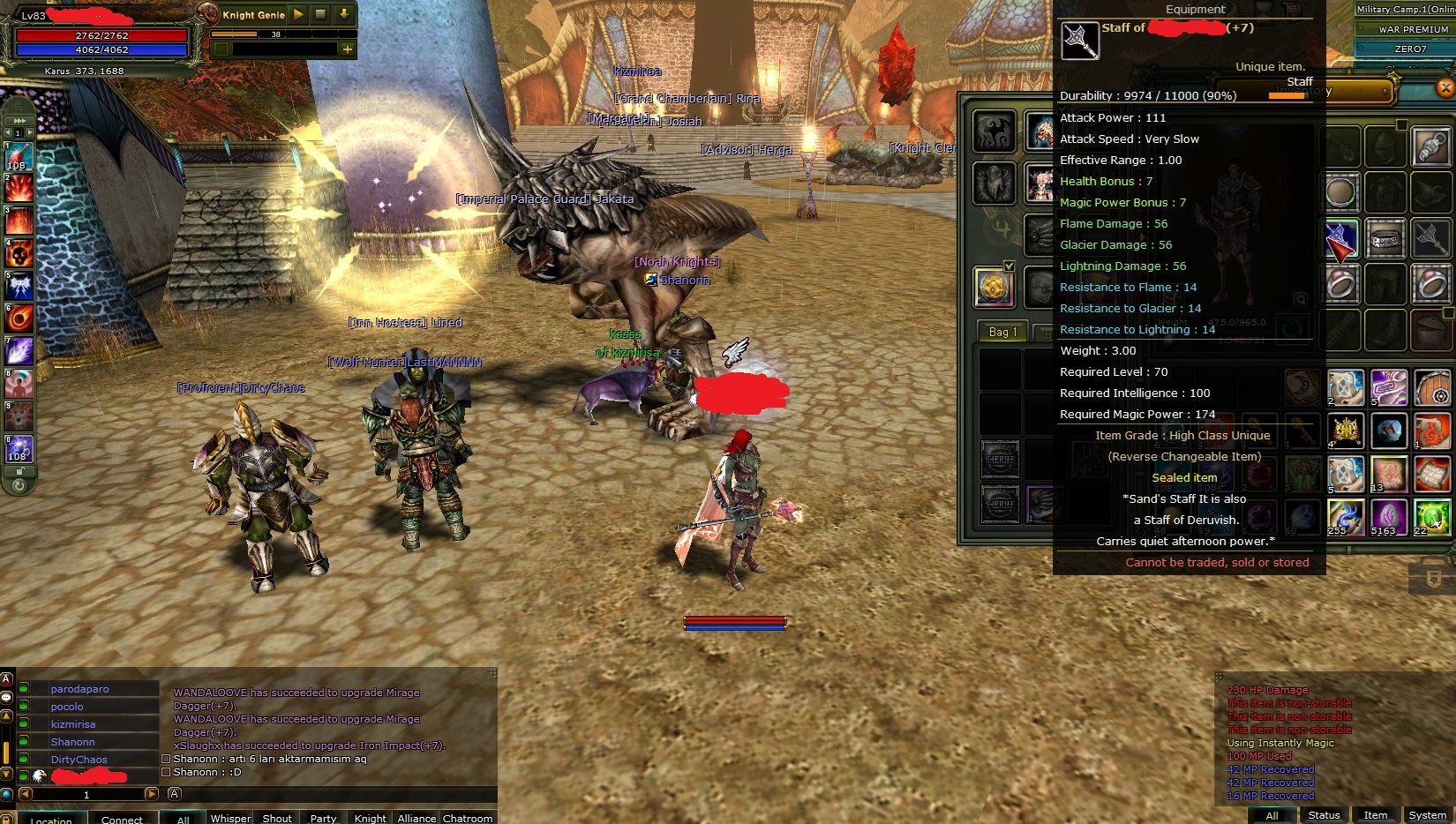Toggle the A chat input mode button
This screenshot has width=1456, height=824.
click(x=173, y=794)
